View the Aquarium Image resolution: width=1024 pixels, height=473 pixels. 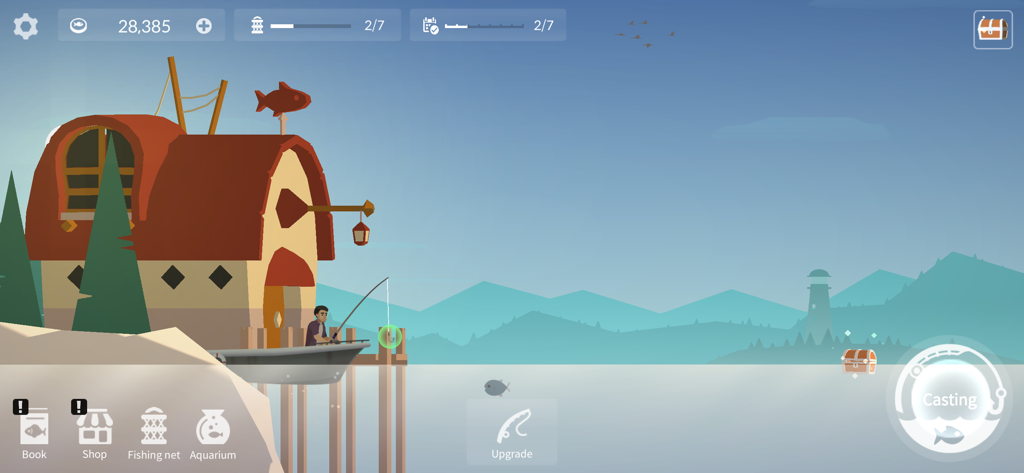[x=213, y=434]
